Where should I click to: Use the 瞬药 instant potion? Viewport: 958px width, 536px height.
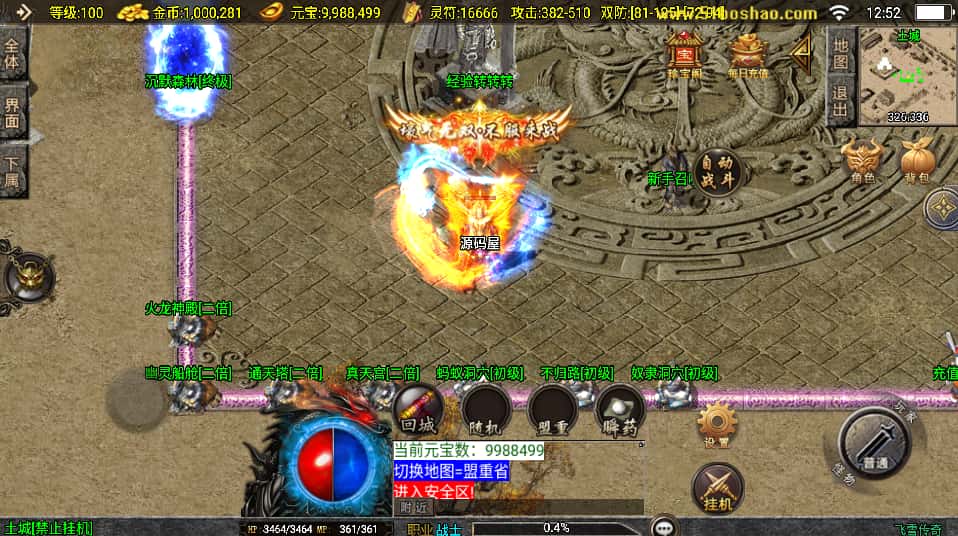pos(619,408)
